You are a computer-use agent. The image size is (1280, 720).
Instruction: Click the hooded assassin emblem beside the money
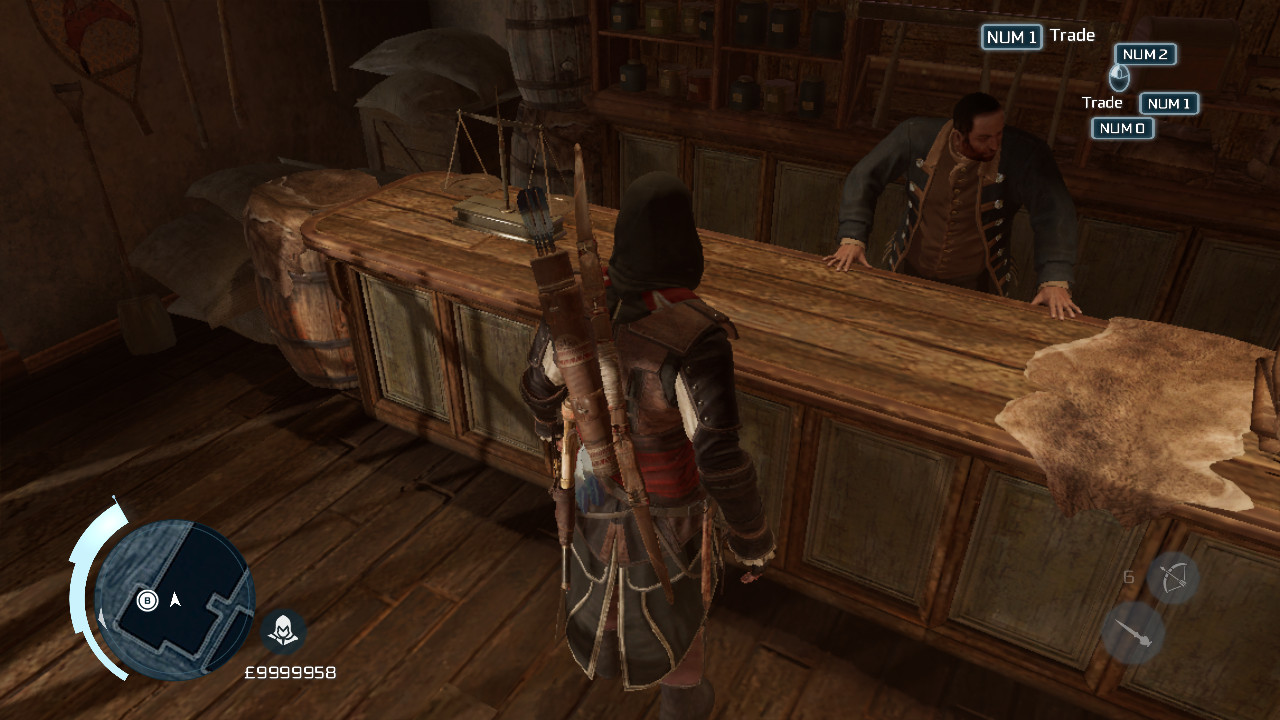pyautogui.click(x=283, y=631)
